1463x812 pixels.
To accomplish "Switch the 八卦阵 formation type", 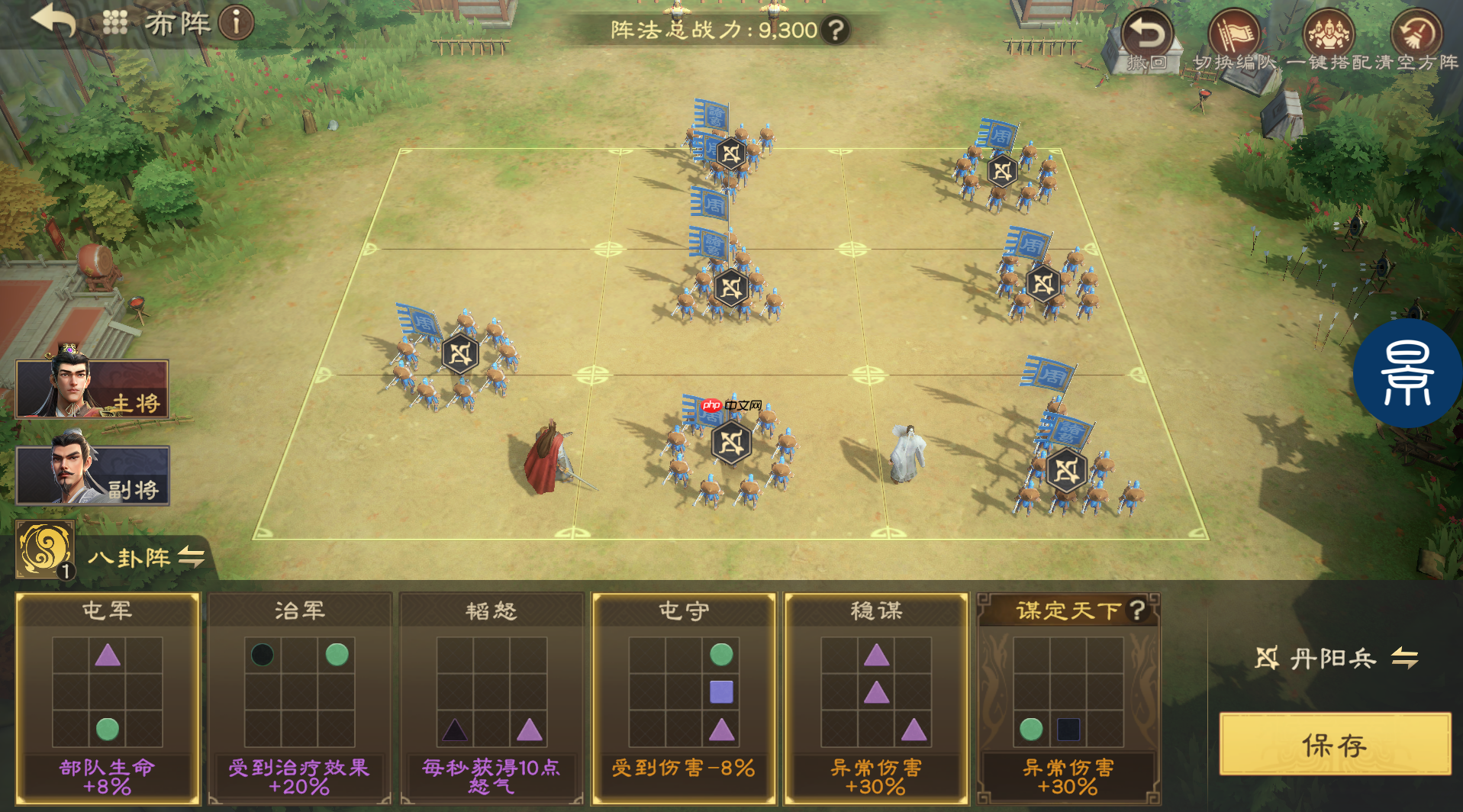I will 192,557.
